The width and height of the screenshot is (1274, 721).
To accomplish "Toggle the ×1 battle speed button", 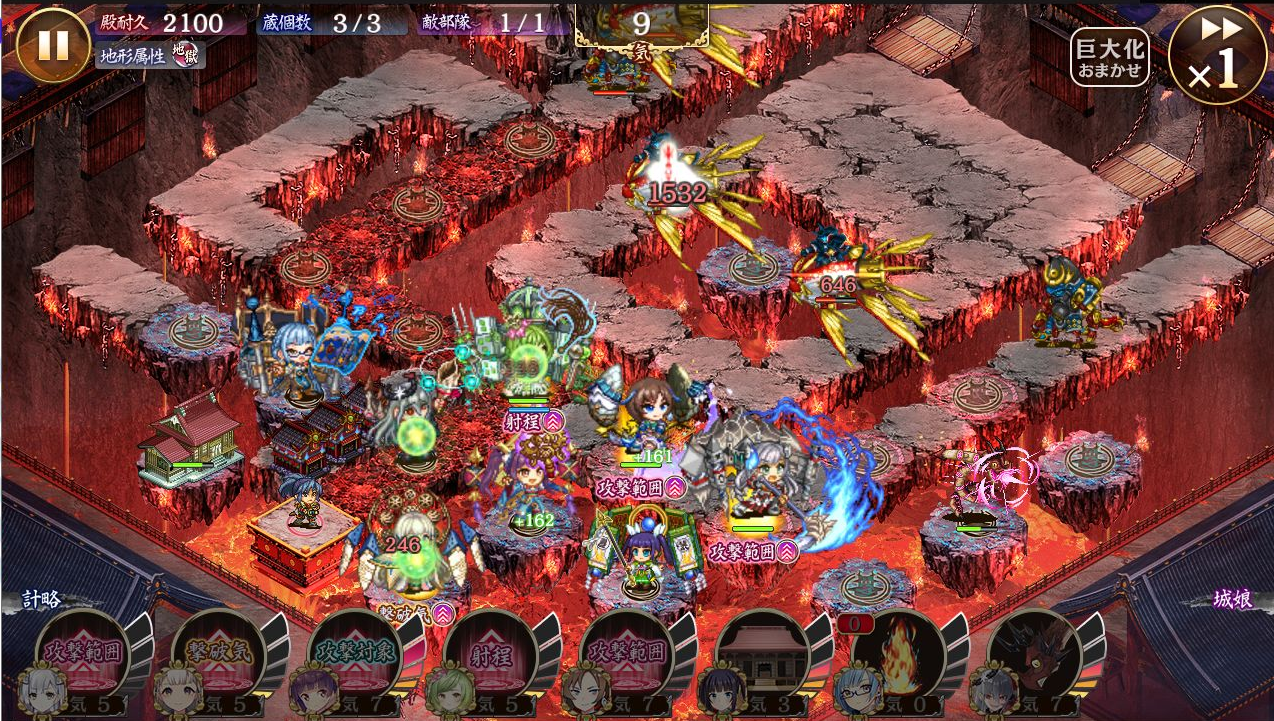I will click(1216, 55).
